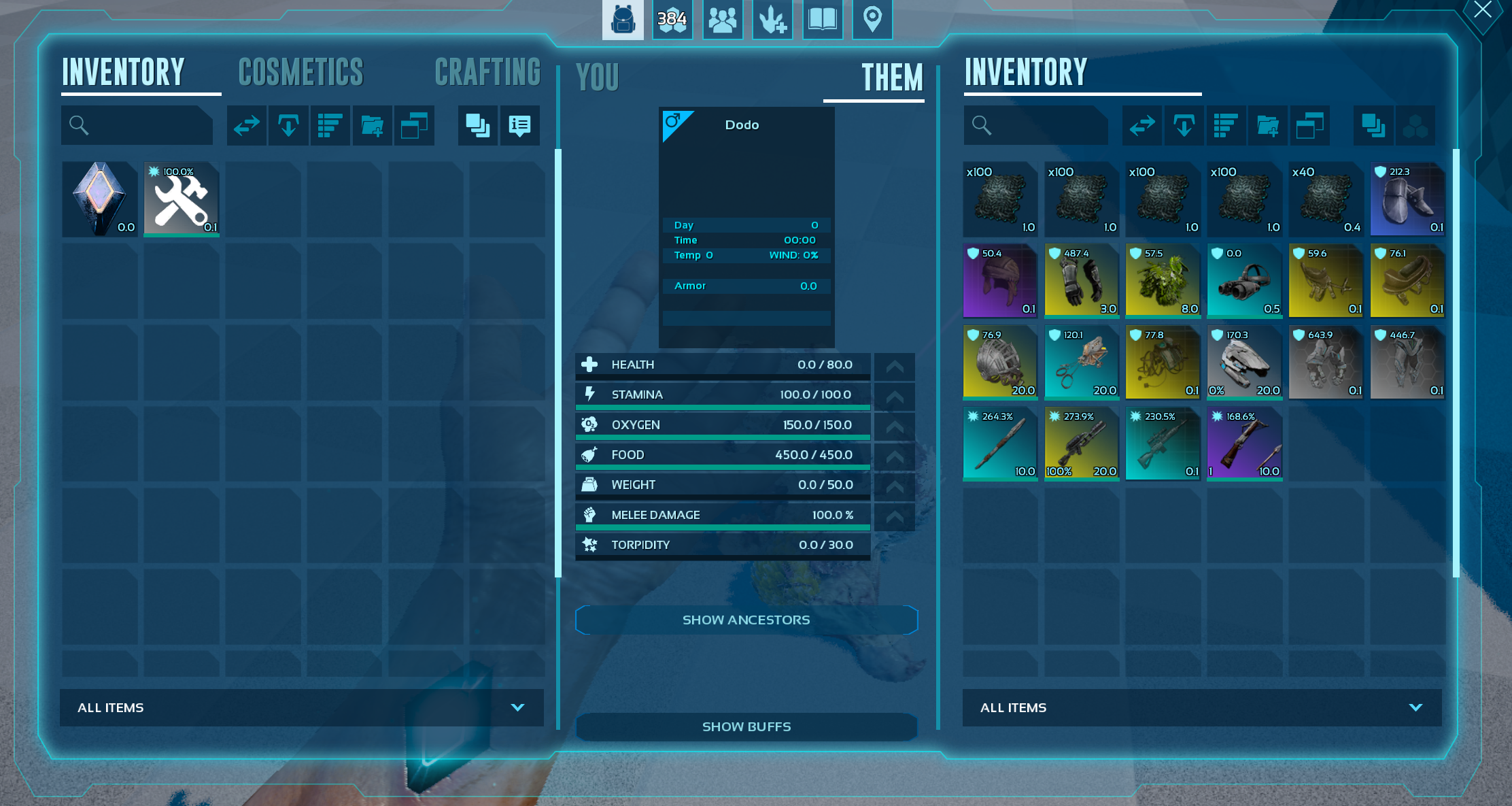Image resolution: width=1512 pixels, height=806 pixels.
Task: Collapse the Health stat row chevron
Action: click(x=895, y=366)
